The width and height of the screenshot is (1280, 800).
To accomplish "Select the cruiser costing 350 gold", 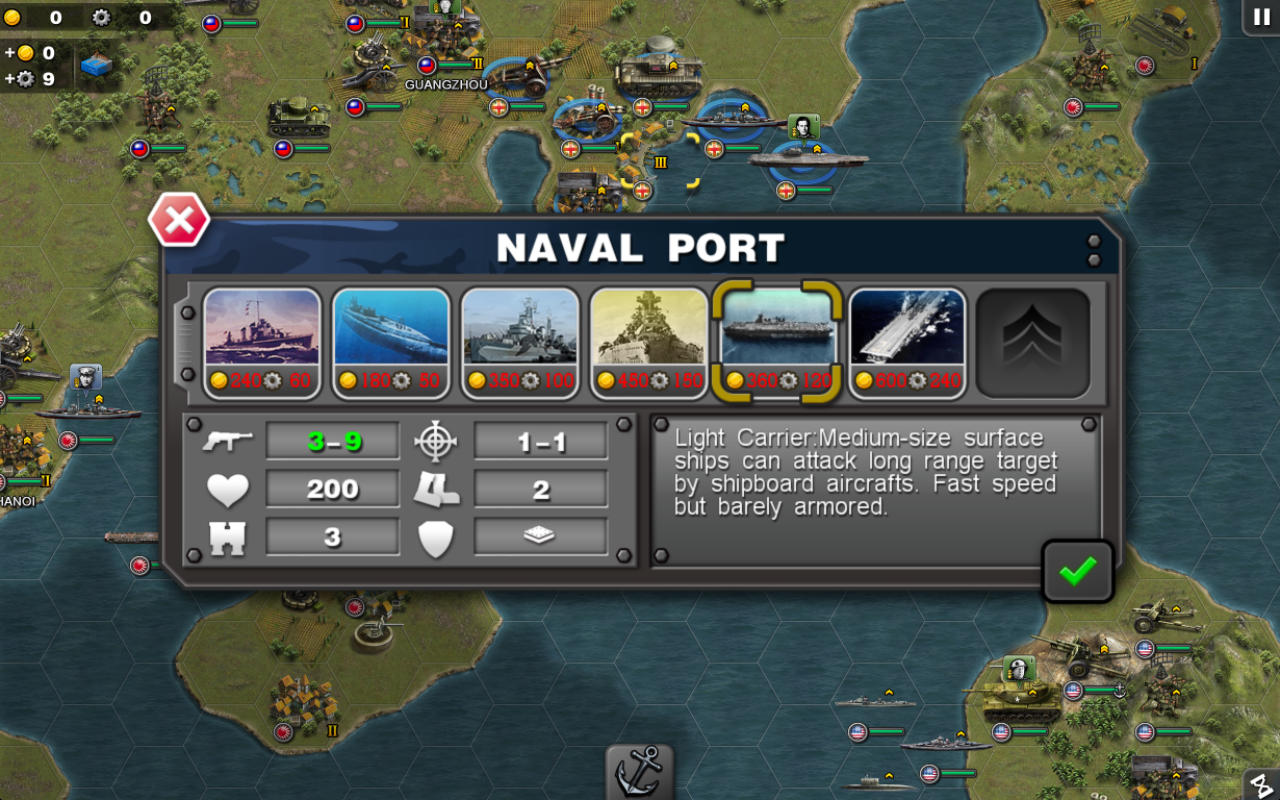I will pos(520,340).
